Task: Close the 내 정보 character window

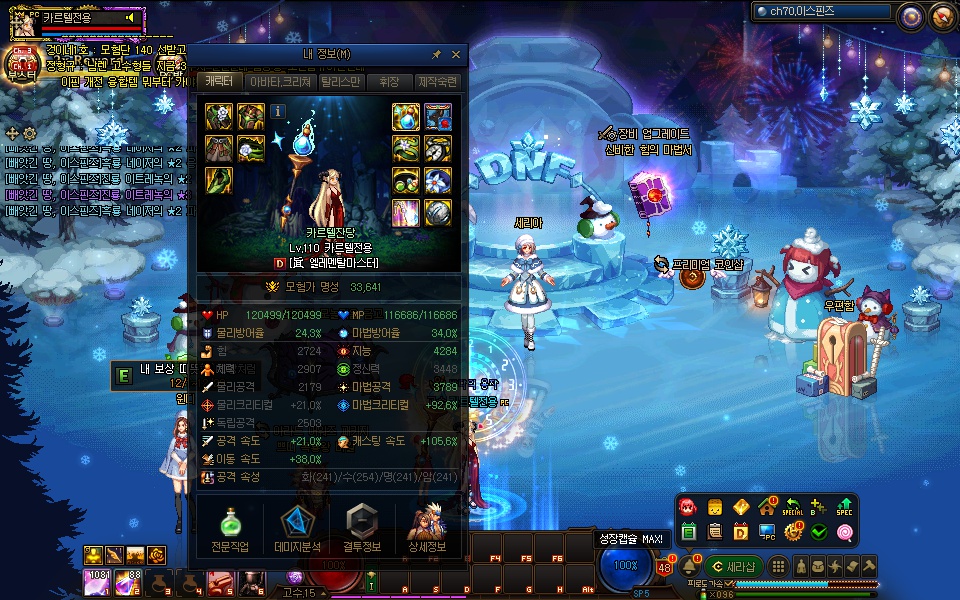Action: click(x=456, y=55)
